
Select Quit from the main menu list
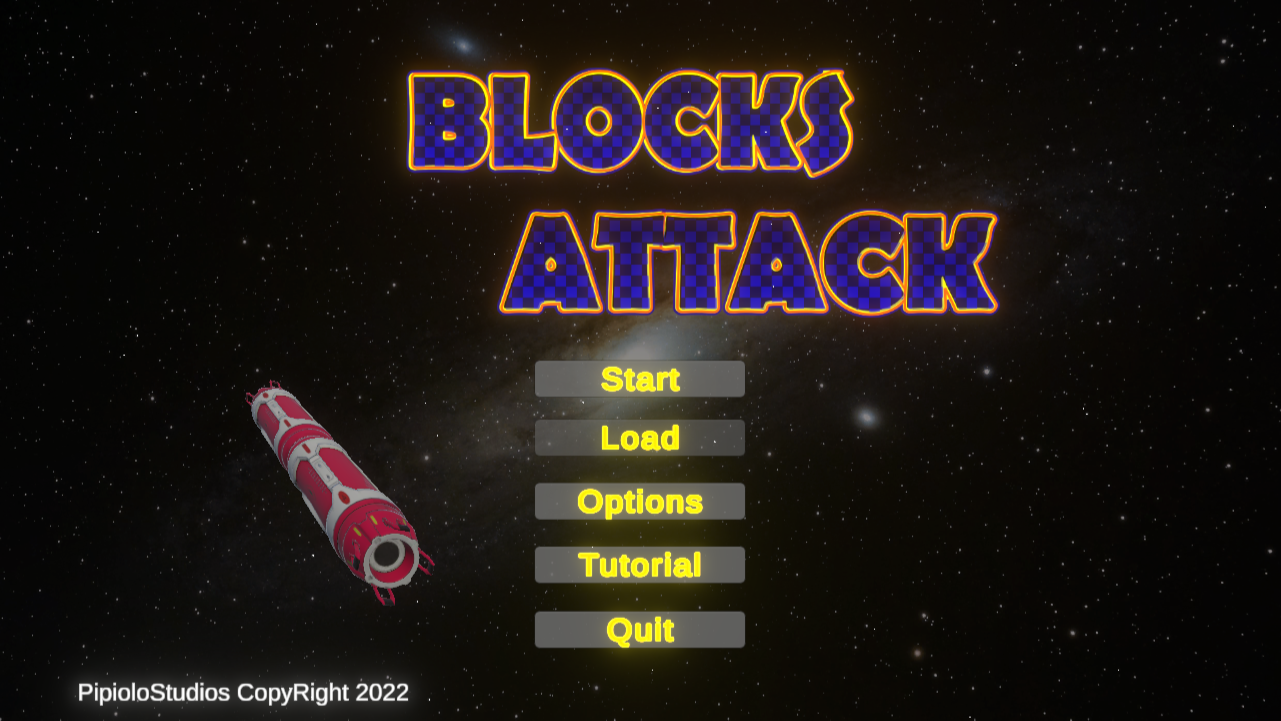(x=640, y=629)
